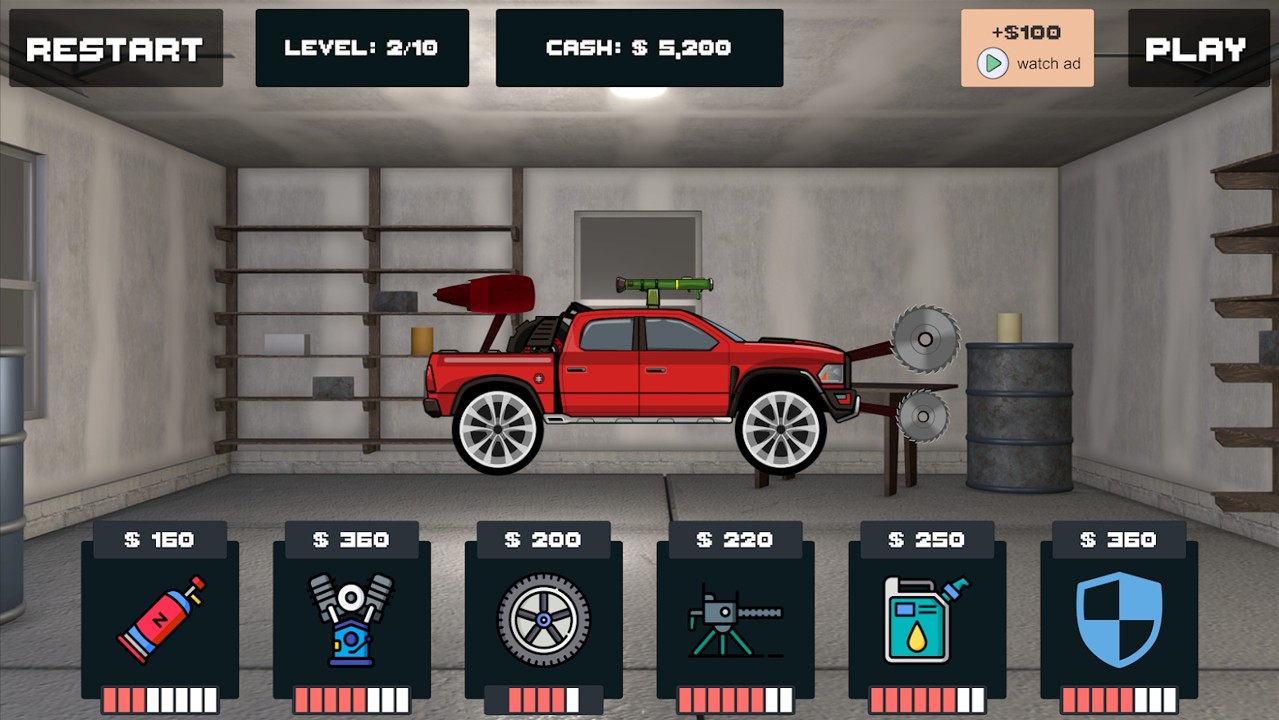Buy the fuel canister upgrade
Screen dimensions: 1279x720
click(927, 619)
